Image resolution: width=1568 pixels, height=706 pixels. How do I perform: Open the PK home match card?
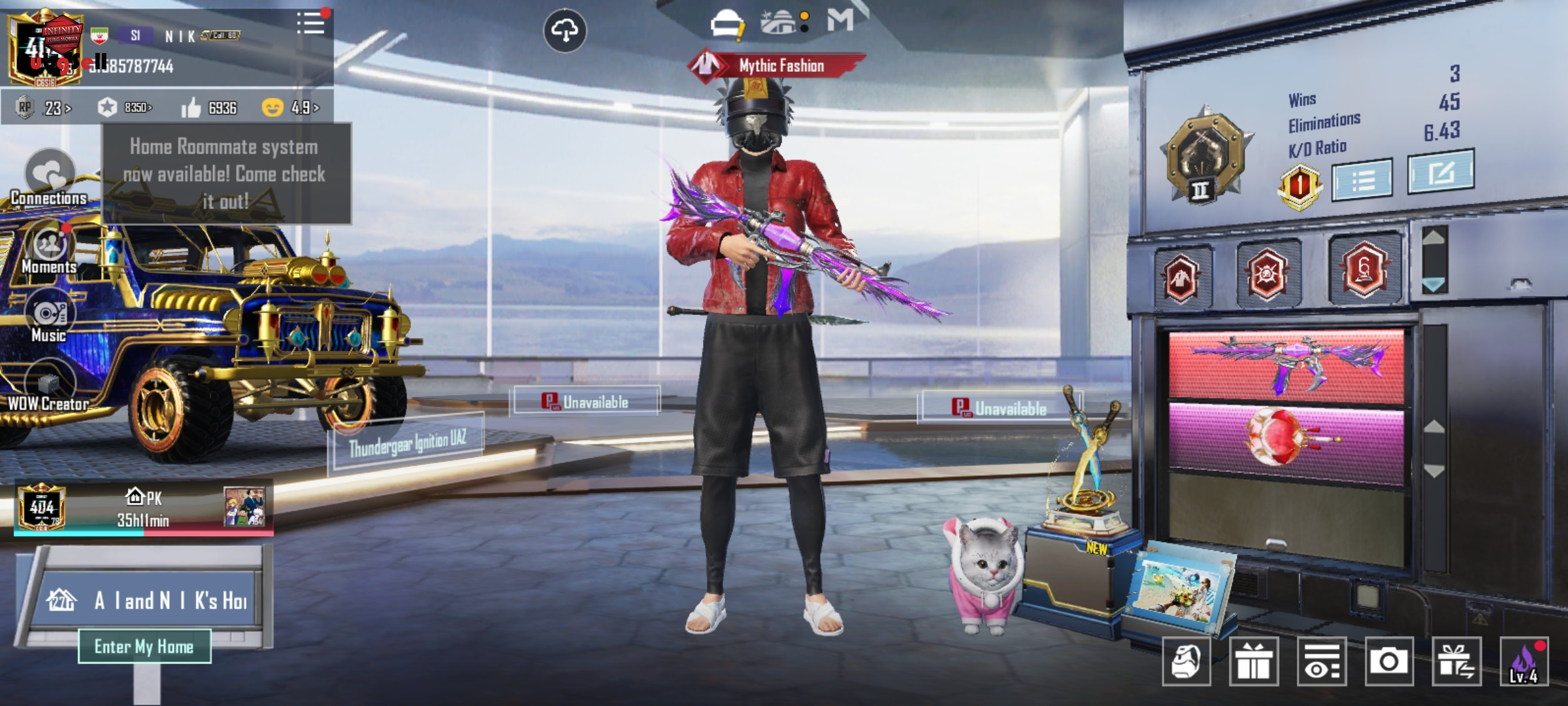coord(144,509)
